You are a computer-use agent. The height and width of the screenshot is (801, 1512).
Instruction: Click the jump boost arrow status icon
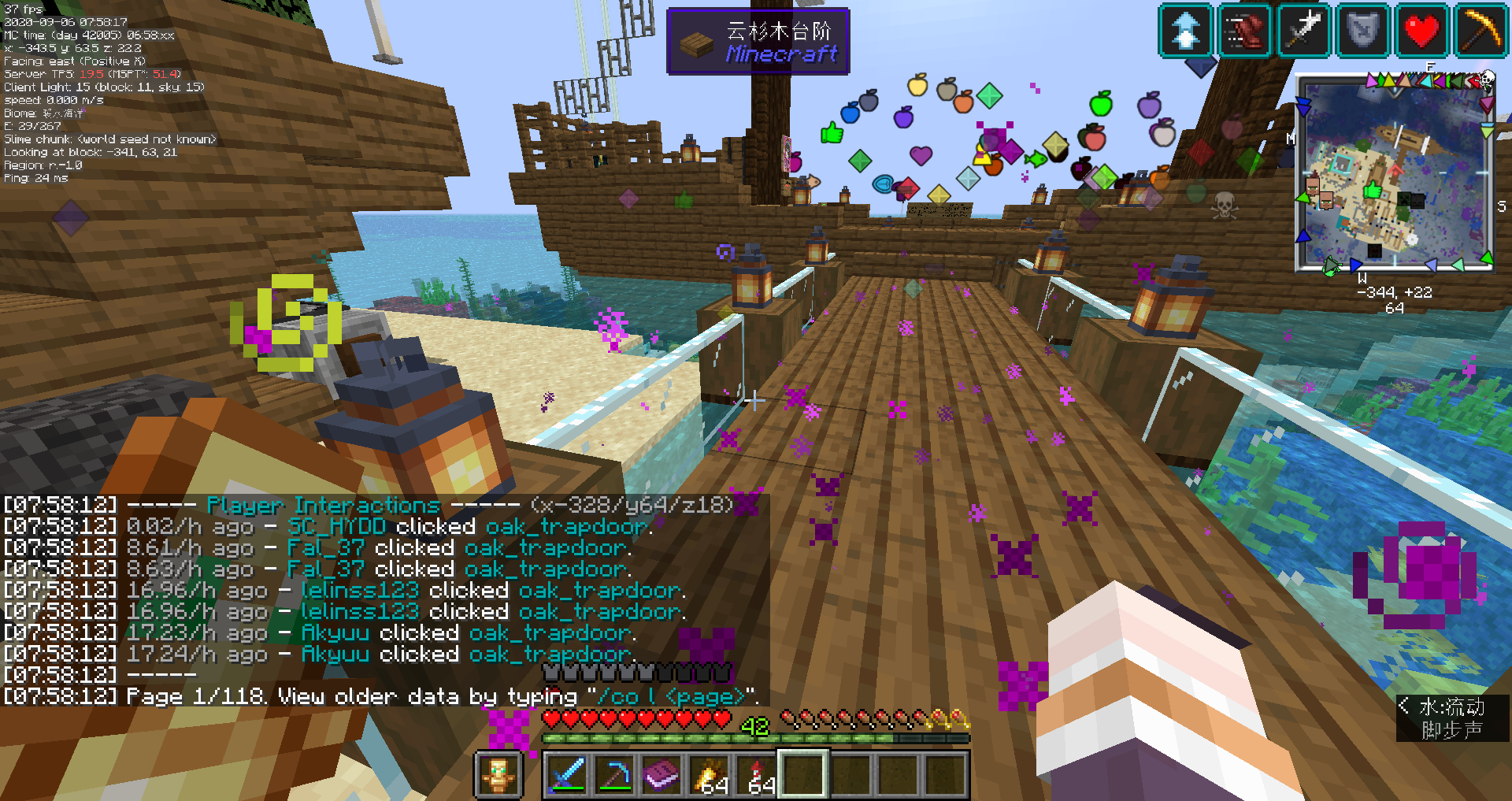(x=1185, y=32)
